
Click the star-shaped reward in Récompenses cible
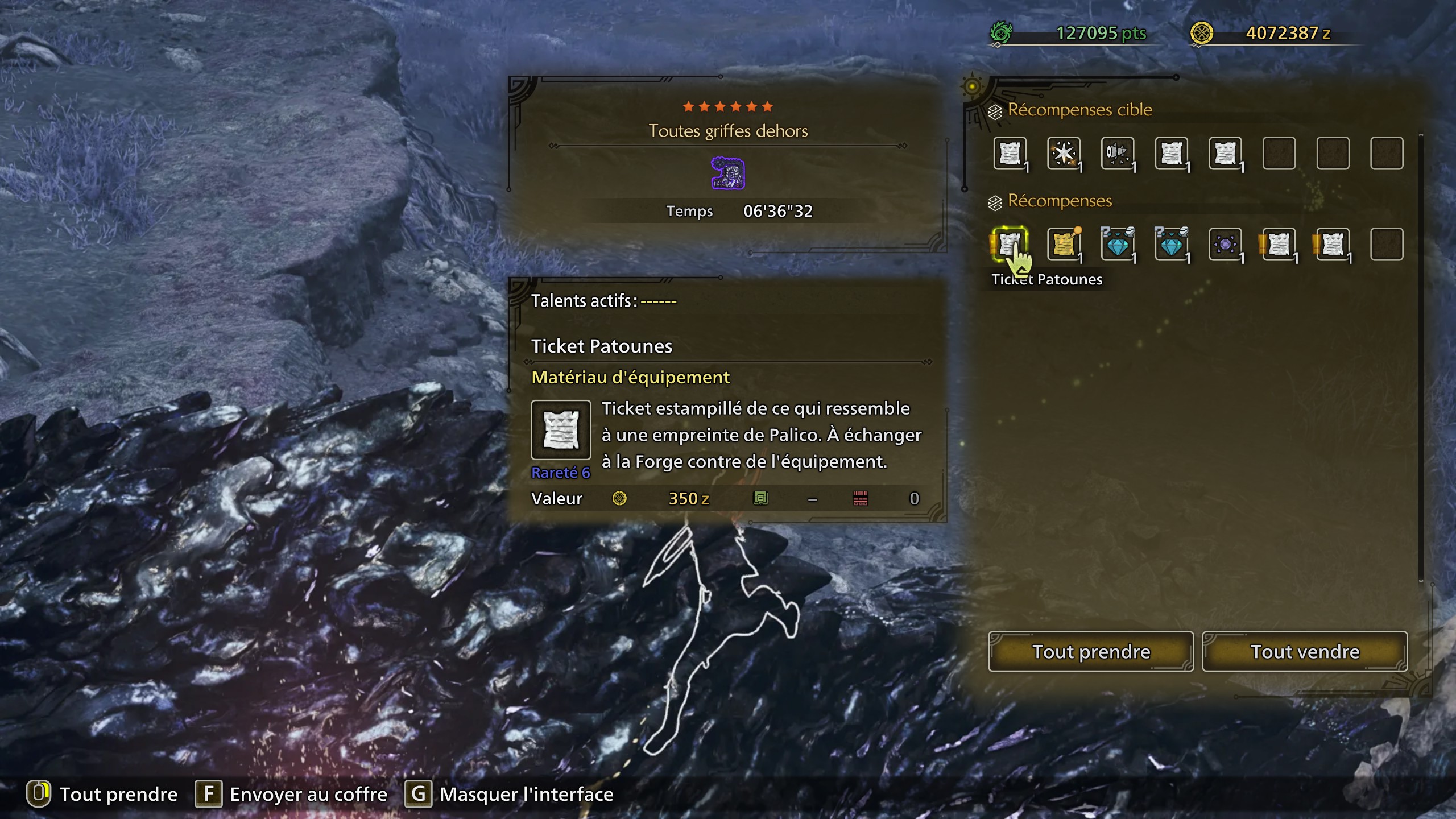pyautogui.click(x=1065, y=152)
